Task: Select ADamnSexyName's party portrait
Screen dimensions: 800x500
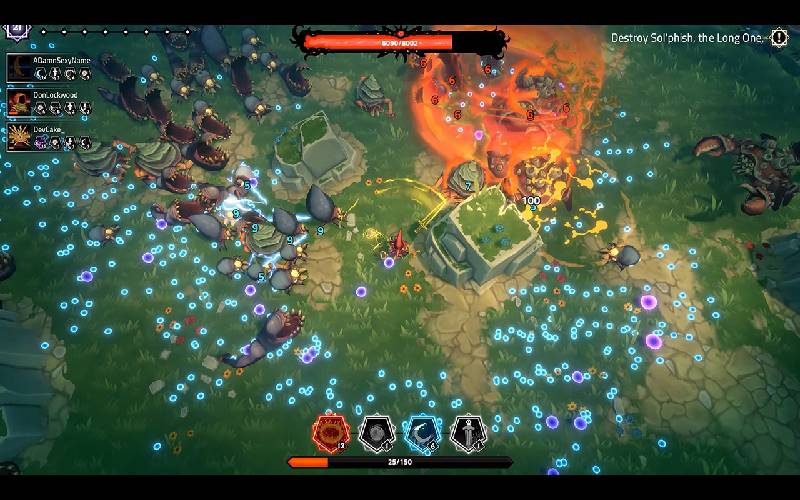Action: point(19,67)
